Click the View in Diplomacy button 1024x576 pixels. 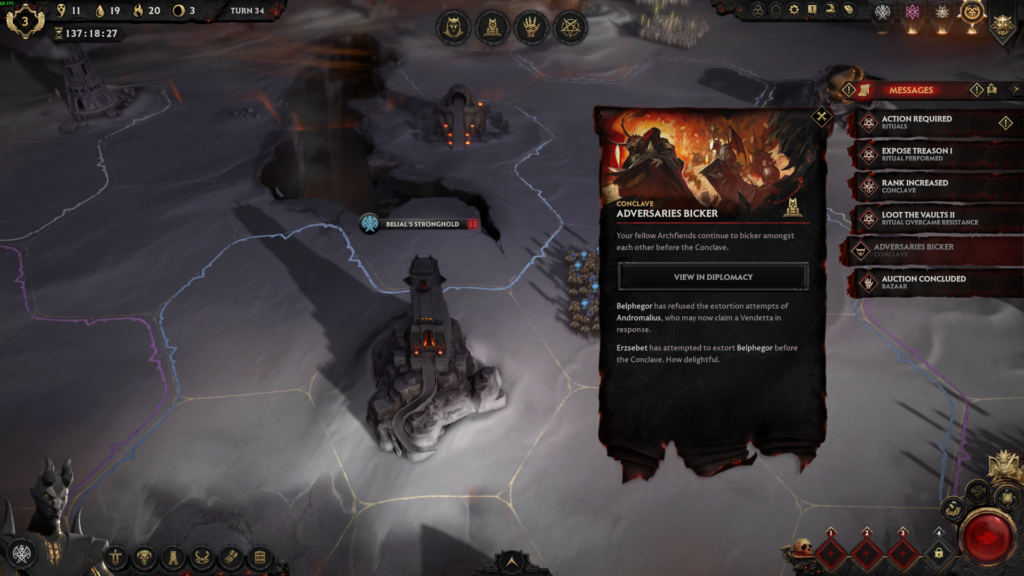tap(713, 276)
